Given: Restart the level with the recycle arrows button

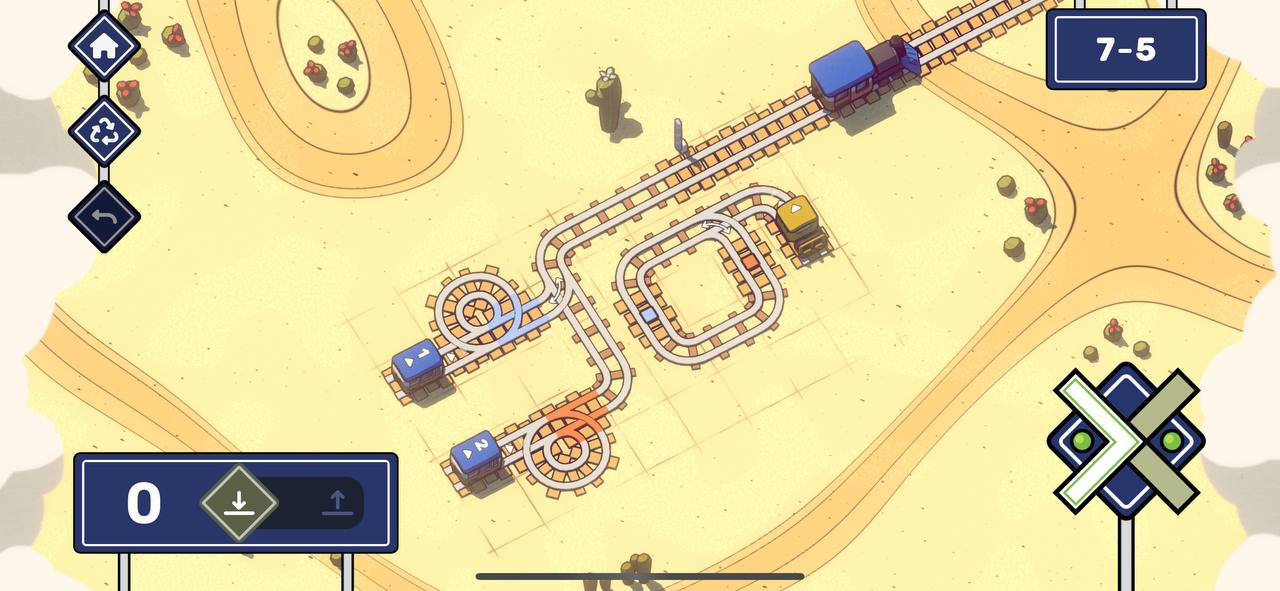Looking at the screenshot, I should [x=104, y=132].
